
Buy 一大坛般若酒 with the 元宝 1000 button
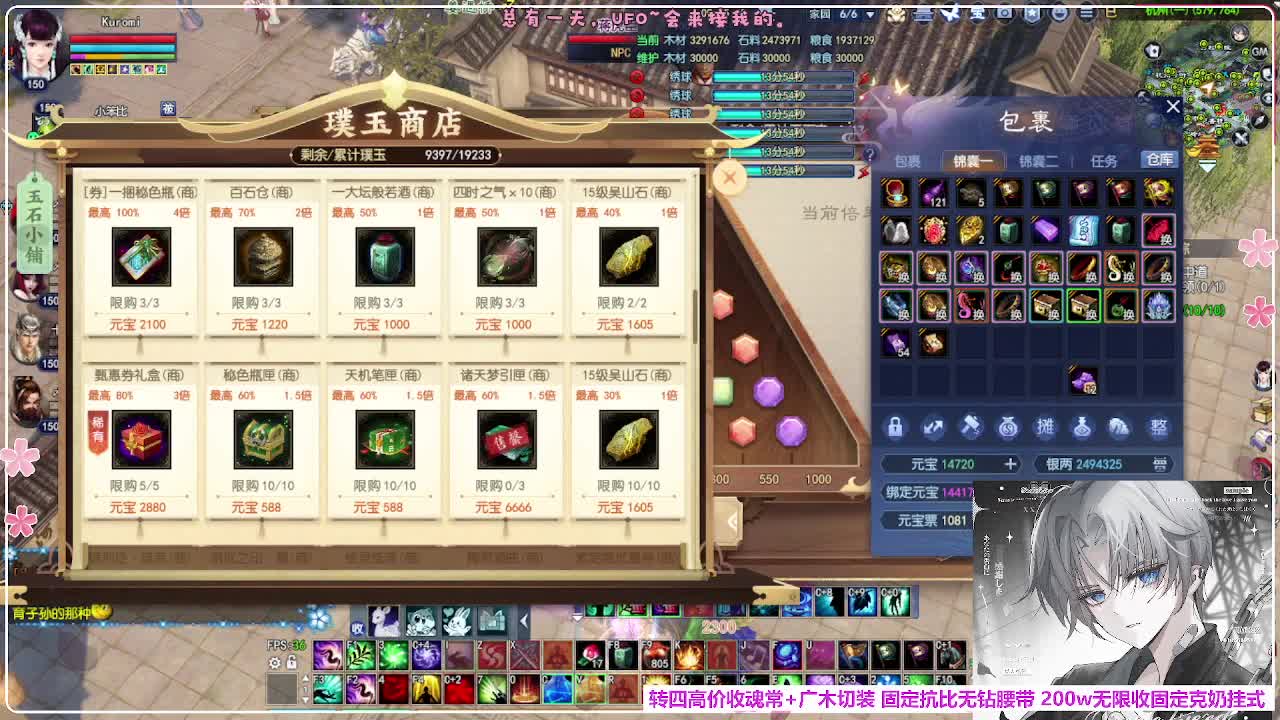(384, 324)
